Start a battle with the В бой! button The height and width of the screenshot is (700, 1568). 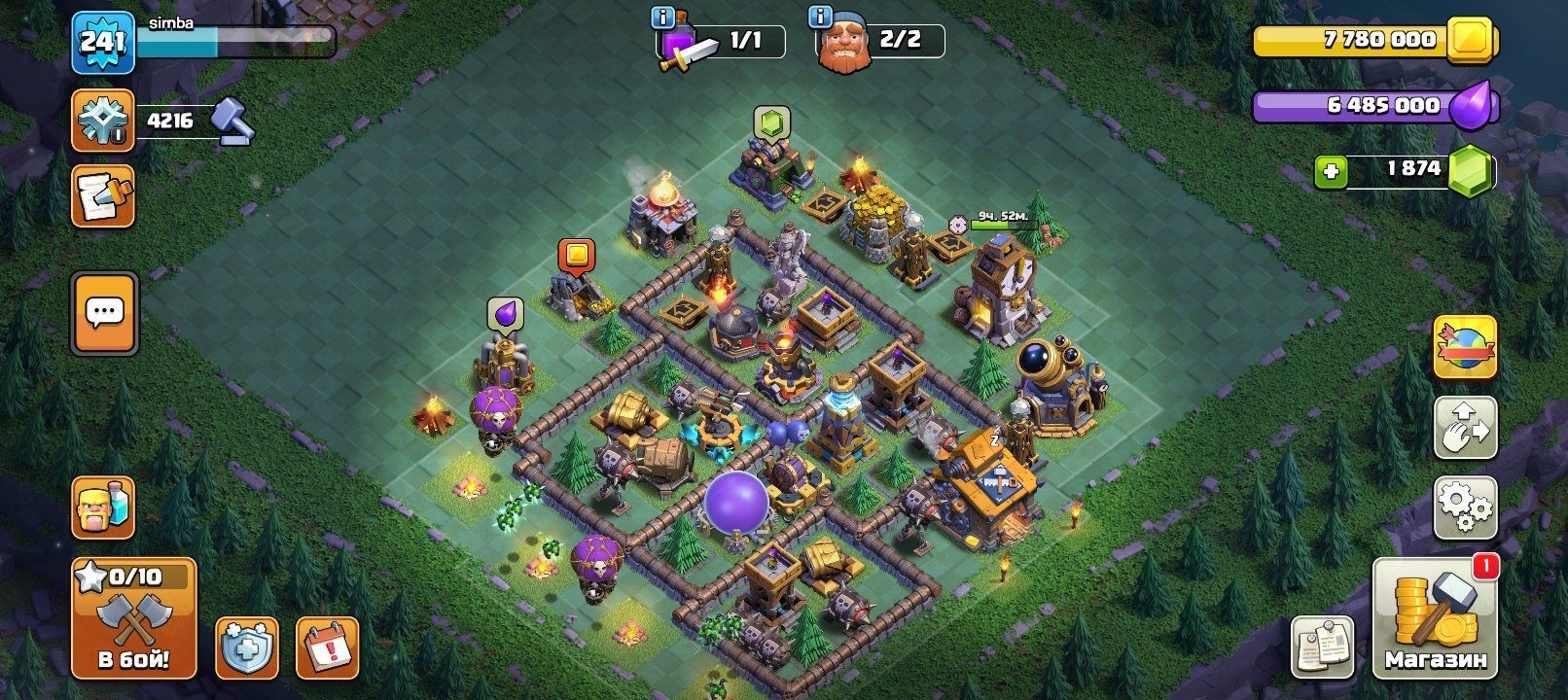133,618
